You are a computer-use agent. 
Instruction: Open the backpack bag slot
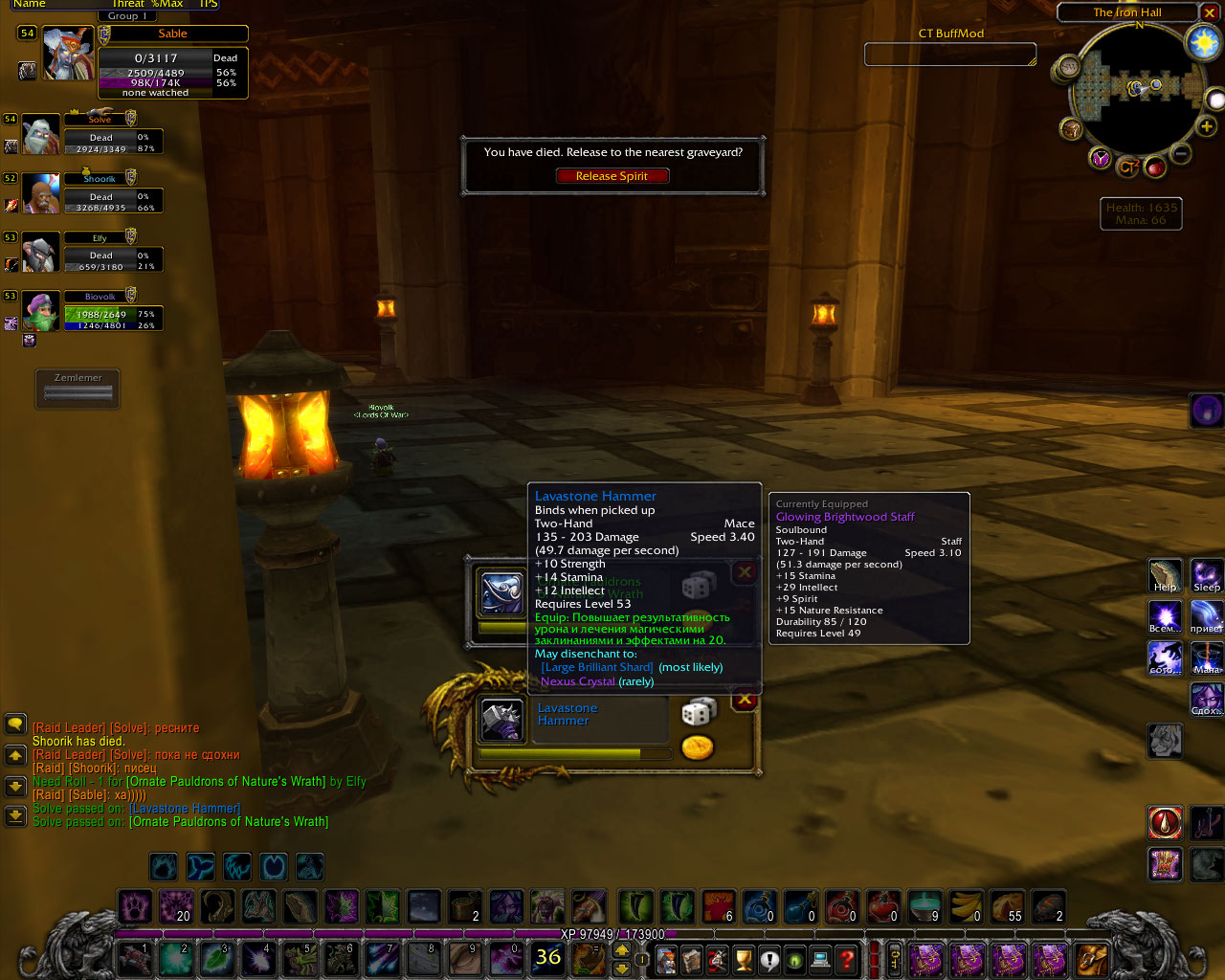pos(1091,958)
